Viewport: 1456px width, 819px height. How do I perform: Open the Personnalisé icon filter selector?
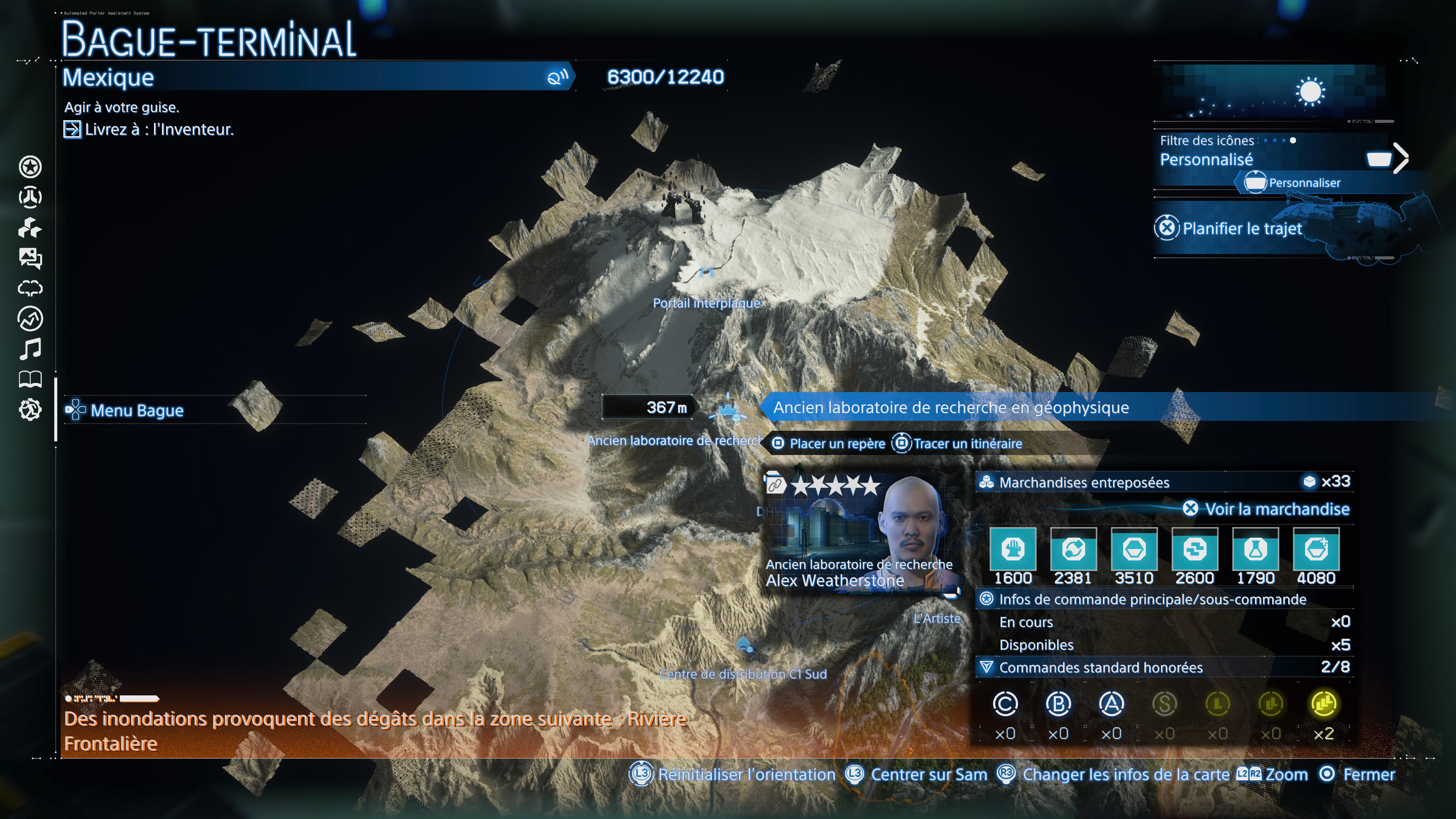1207,160
